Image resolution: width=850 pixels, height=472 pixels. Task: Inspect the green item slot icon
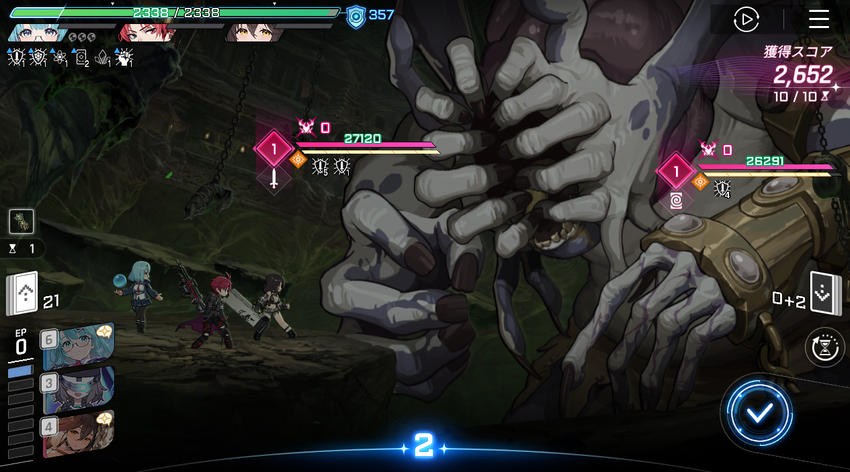click(22, 222)
